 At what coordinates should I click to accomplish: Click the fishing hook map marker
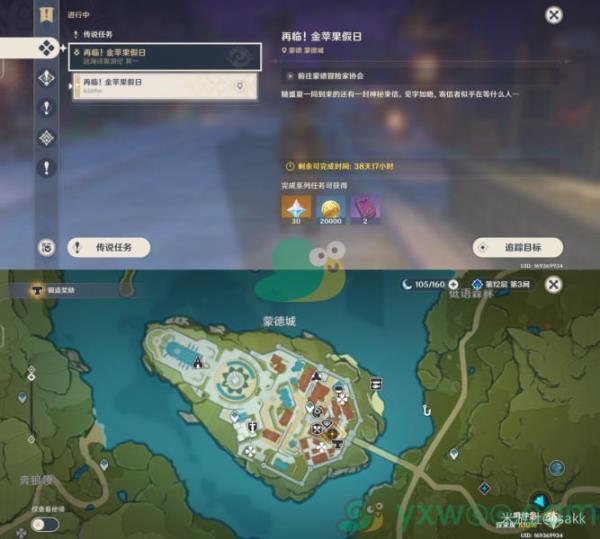pyautogui.click(x=427, y=409)
